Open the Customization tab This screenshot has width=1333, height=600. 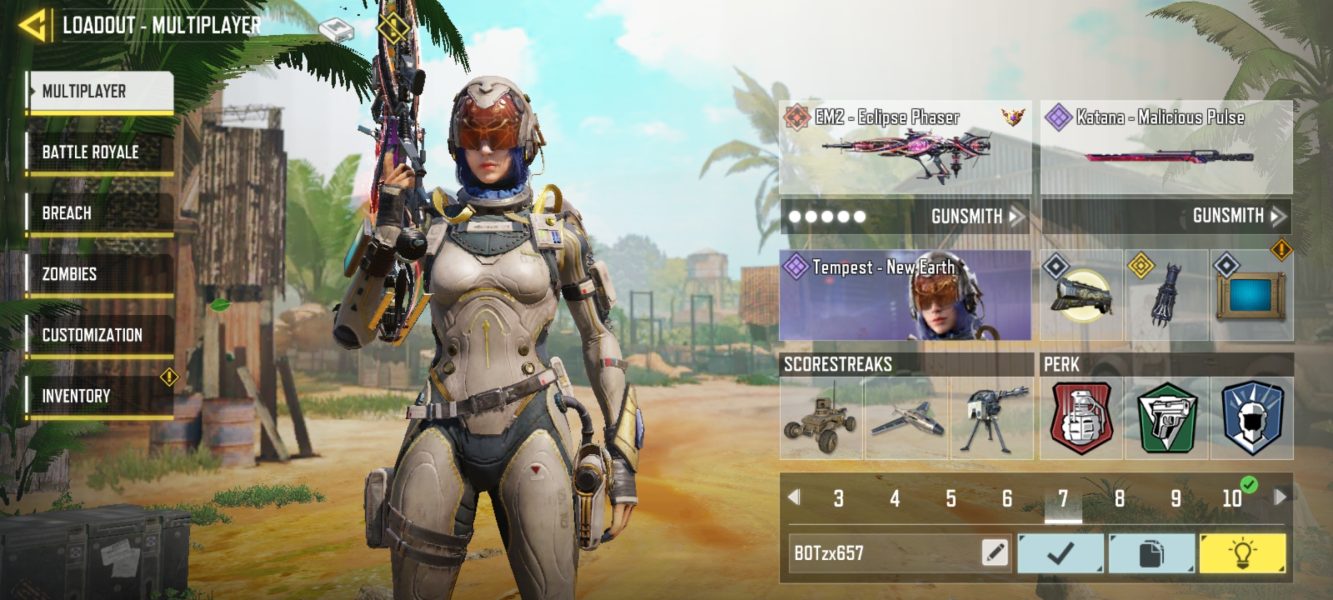coord(100,335)
